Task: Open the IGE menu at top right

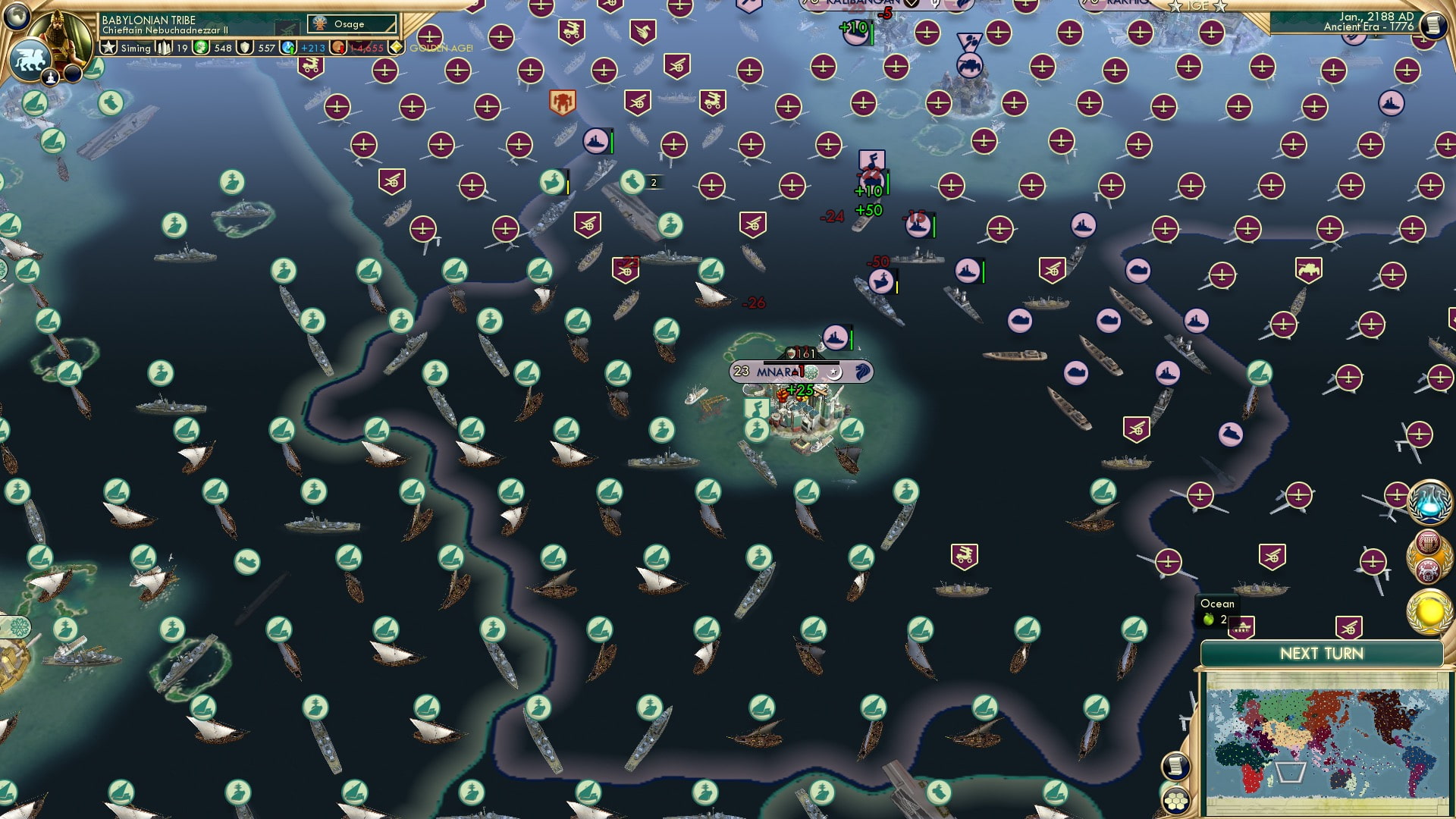Action: pyautogui.click(x=1199, y=7)
